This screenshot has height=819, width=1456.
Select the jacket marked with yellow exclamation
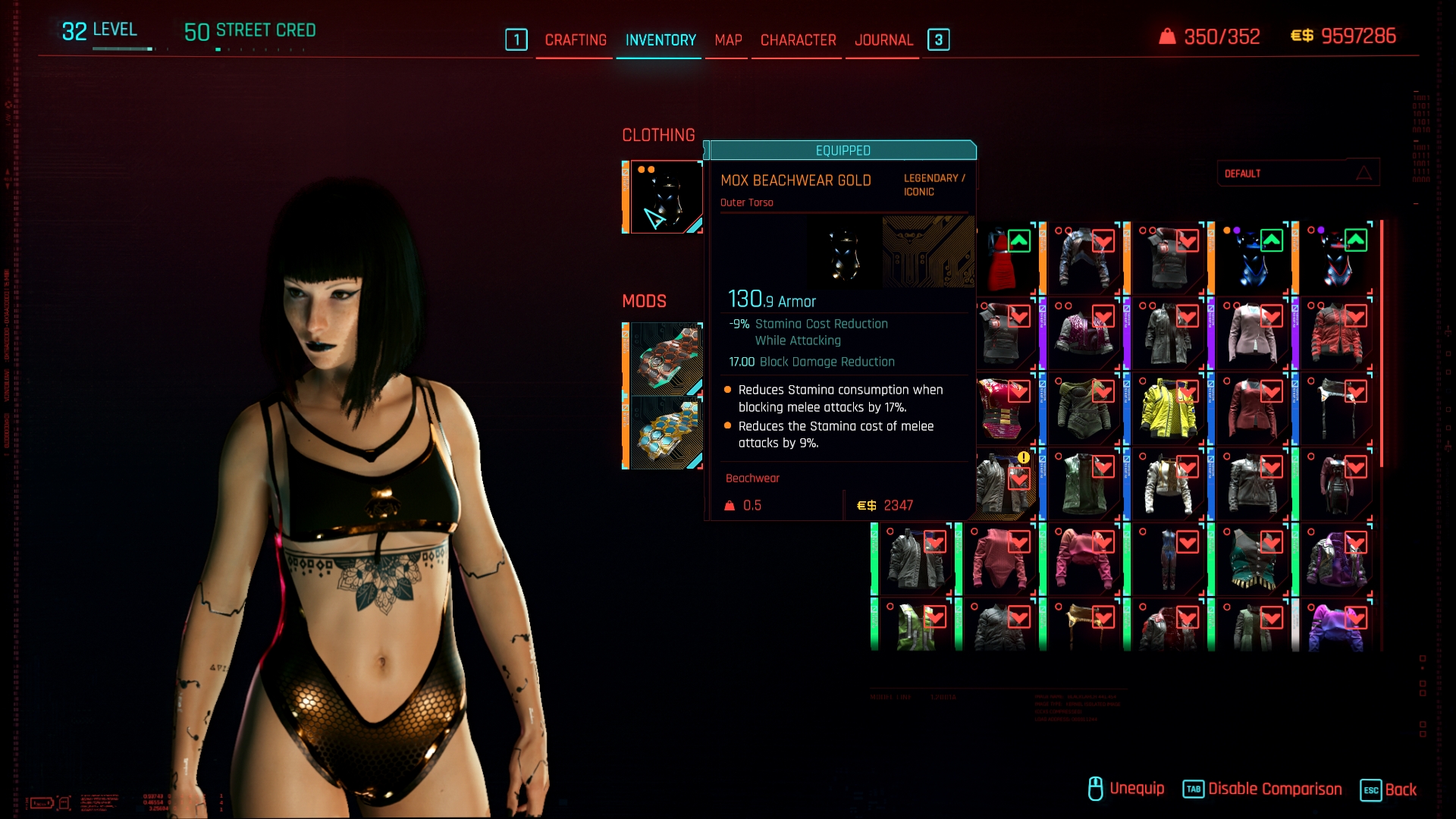point(1003,485)
